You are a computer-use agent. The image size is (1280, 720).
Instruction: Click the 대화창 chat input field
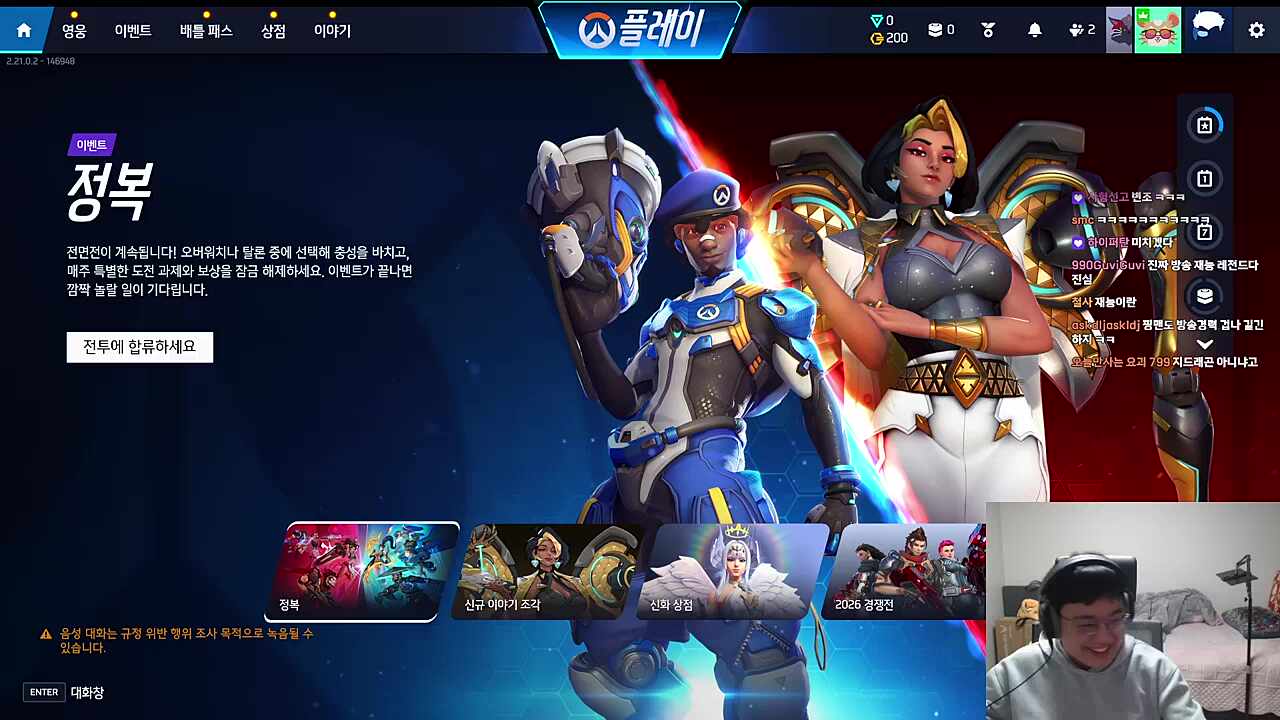[85, 691]
